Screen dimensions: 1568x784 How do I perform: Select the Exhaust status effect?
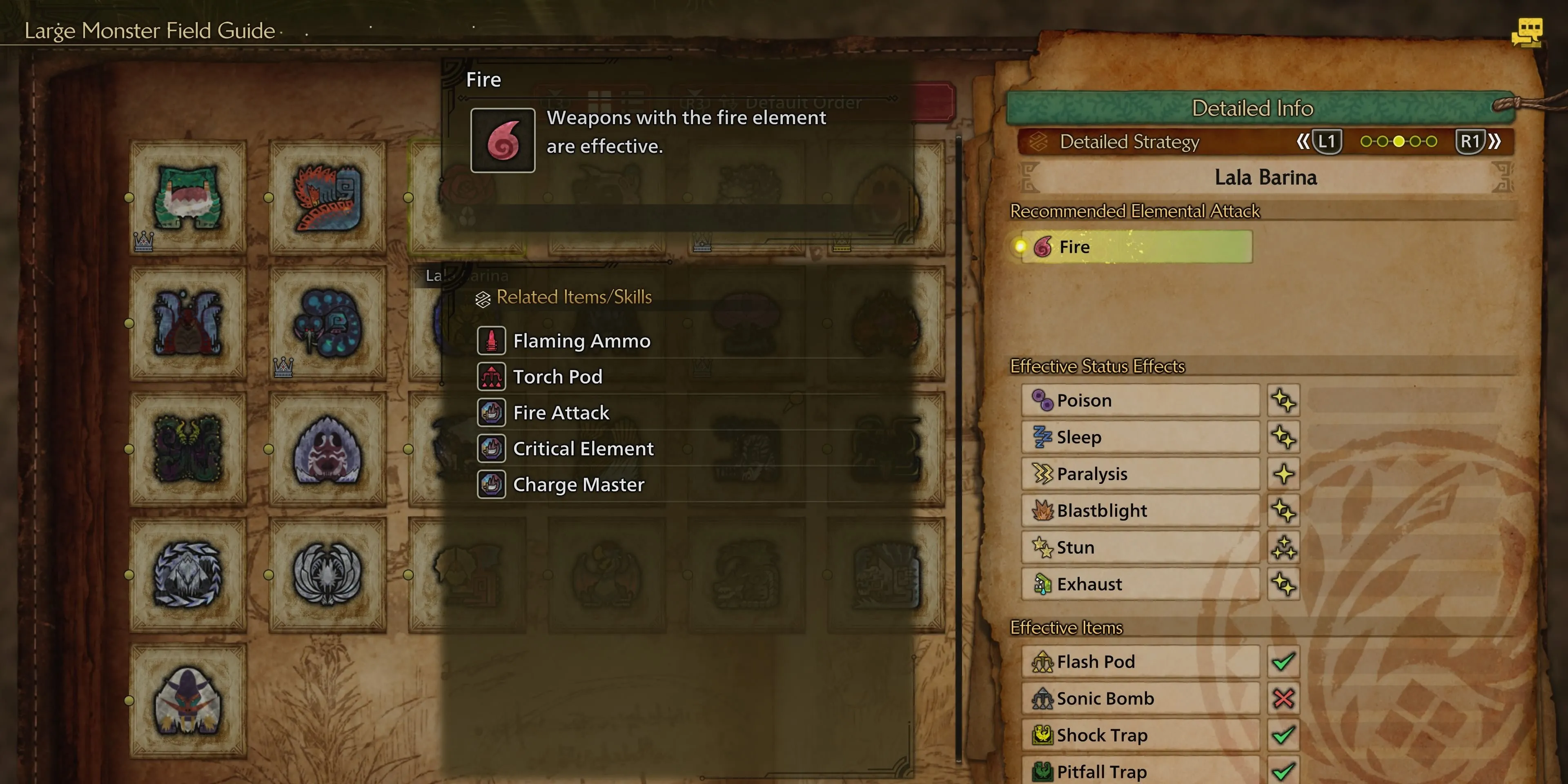pos(1140,584)
